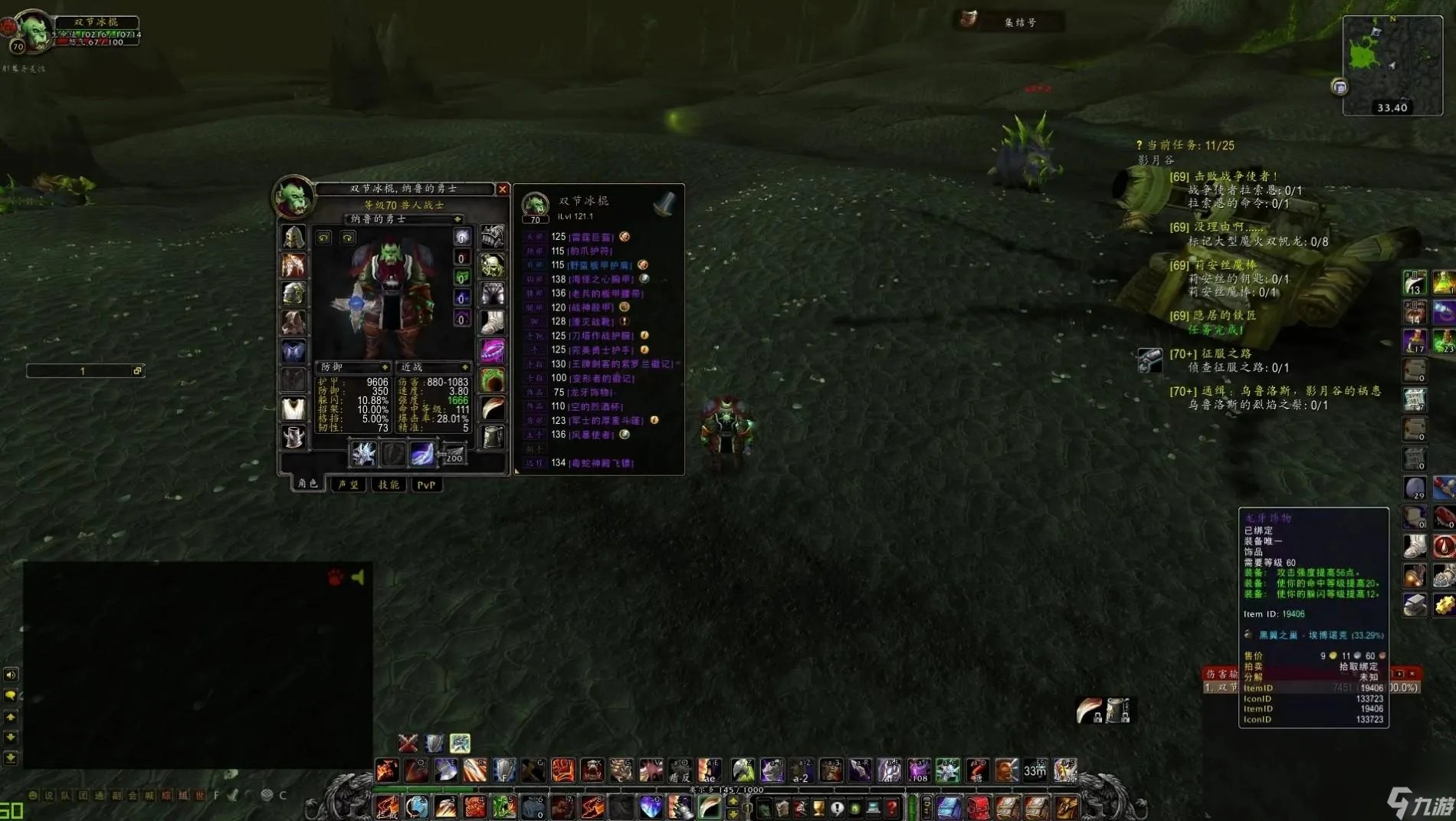Activate the 拦截 intercept ability
The height and width of the screenshot is (821, 1456).
coord(387,807)
